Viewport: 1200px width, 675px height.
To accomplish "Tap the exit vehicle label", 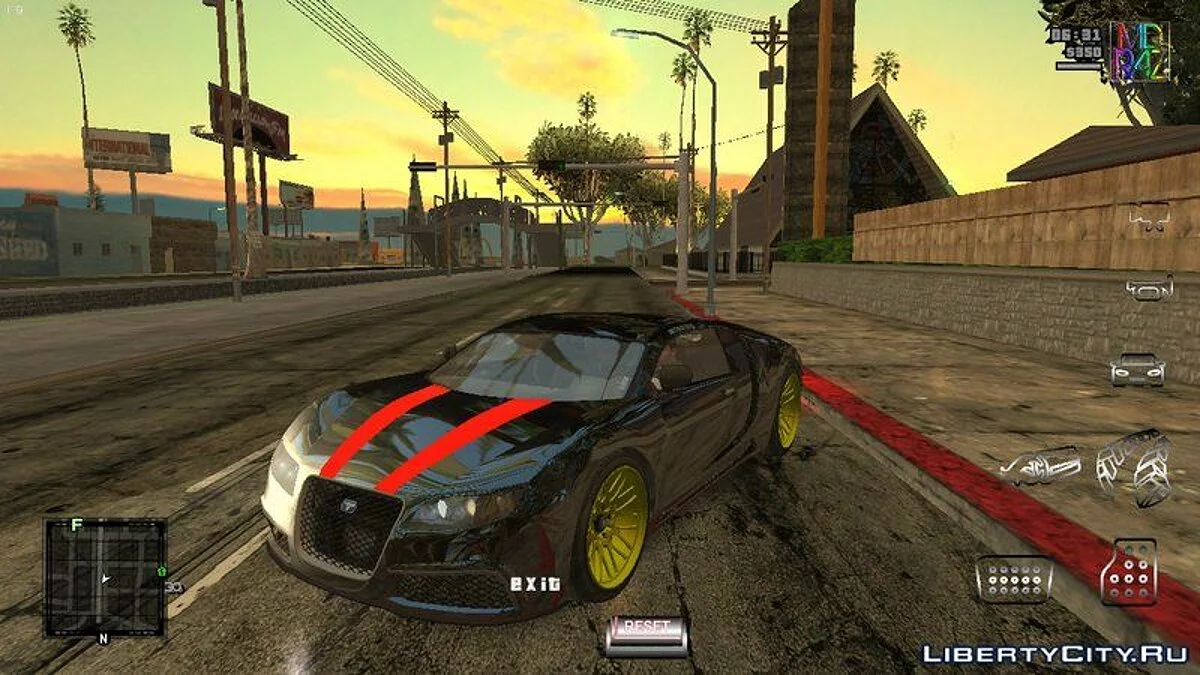I will click(535, 584).
